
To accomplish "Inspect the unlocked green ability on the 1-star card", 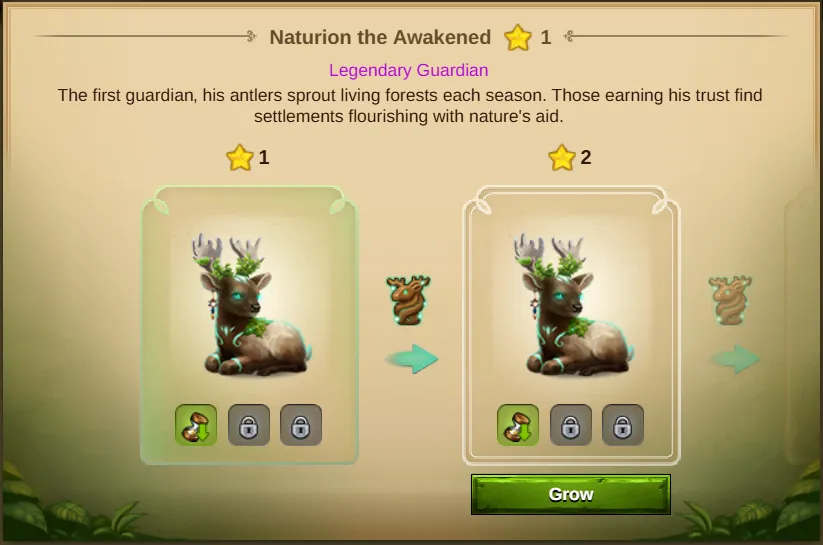I will pyautogui.click(x=196, y=425).
